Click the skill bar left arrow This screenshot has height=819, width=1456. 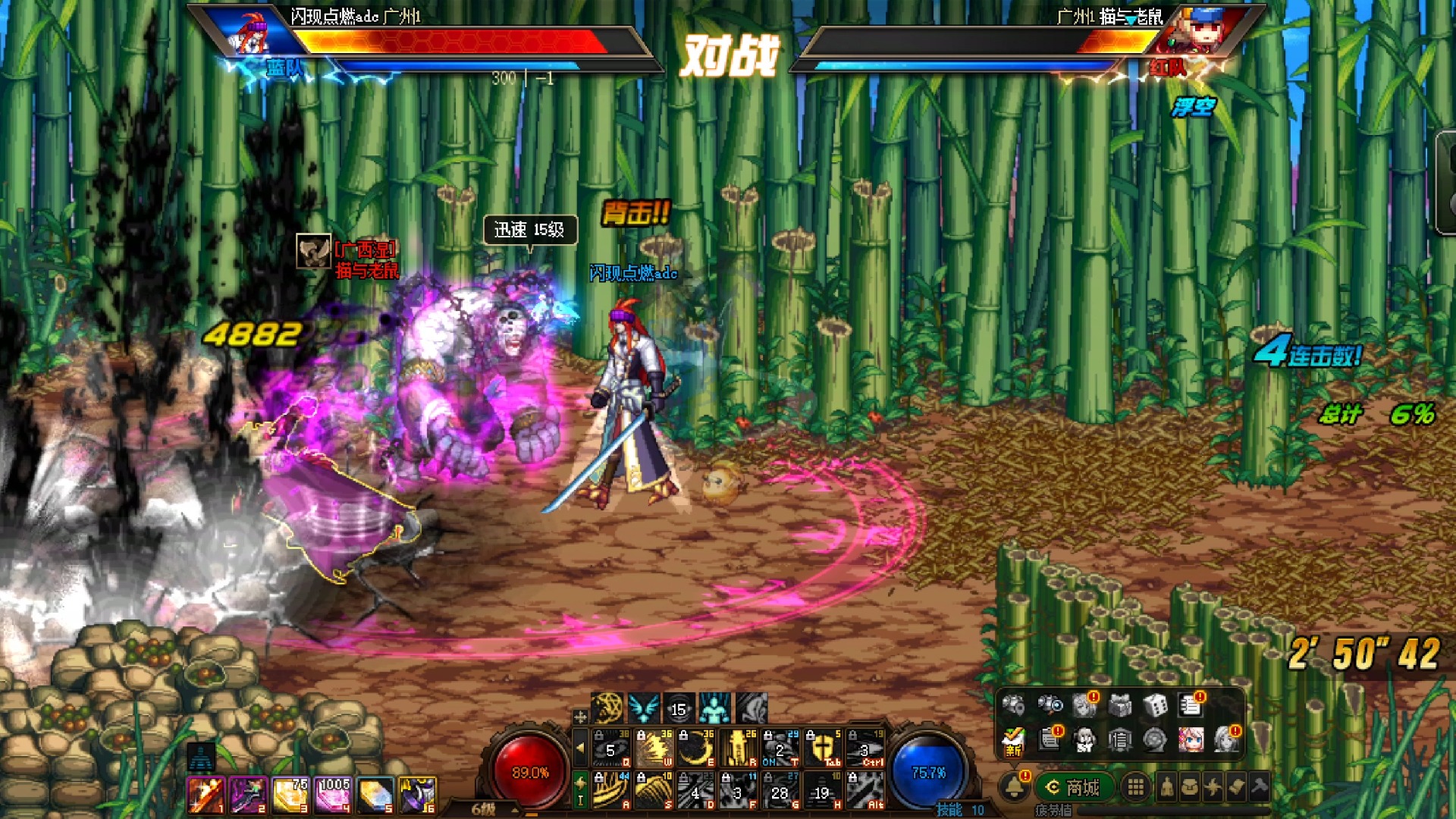(x=580, y=748)
